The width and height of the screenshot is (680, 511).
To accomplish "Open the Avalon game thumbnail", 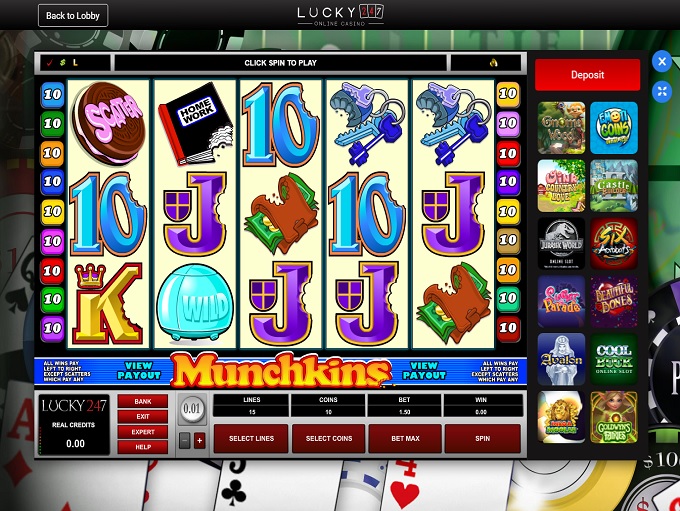I will tap(561, 358).
